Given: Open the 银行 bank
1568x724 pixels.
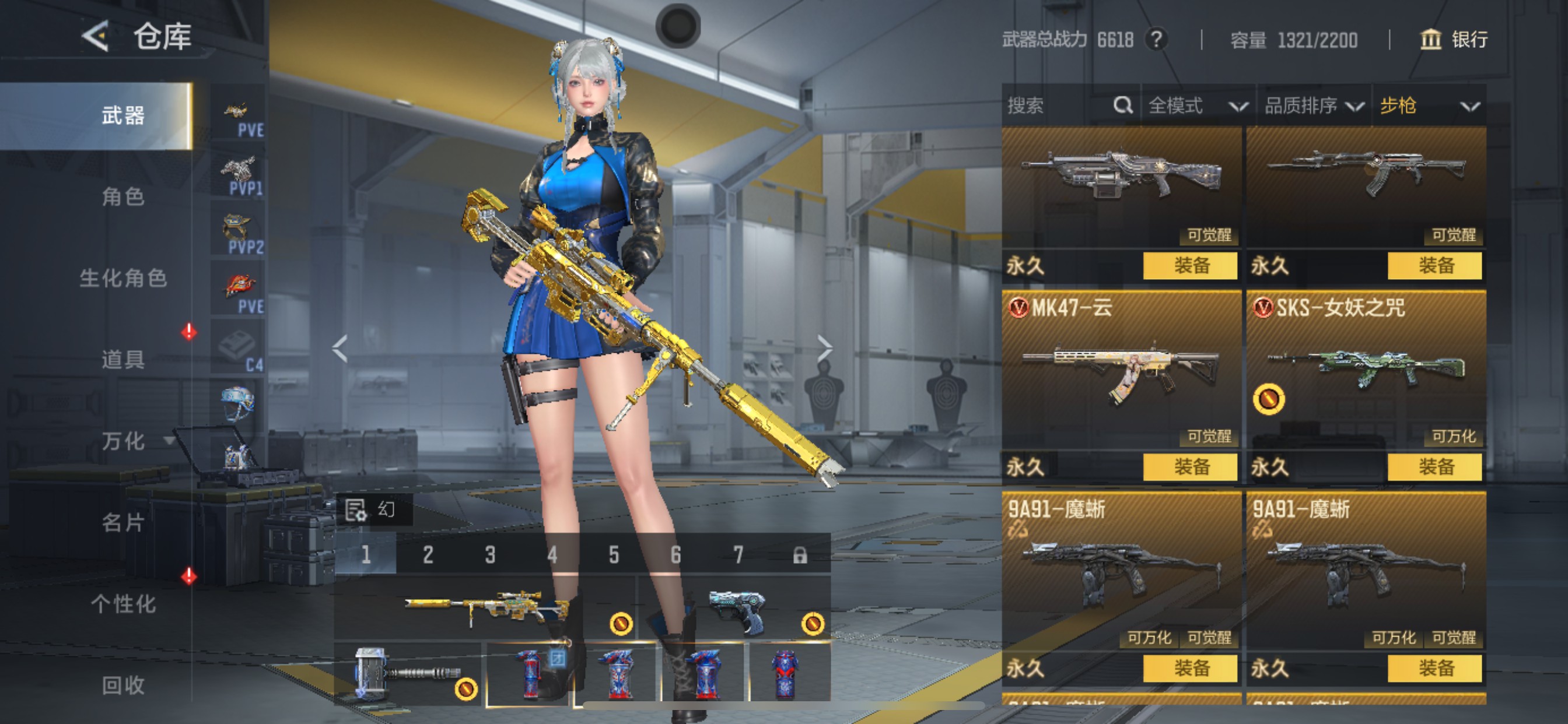Looking at the screenshot, I should coord(1454,40).
